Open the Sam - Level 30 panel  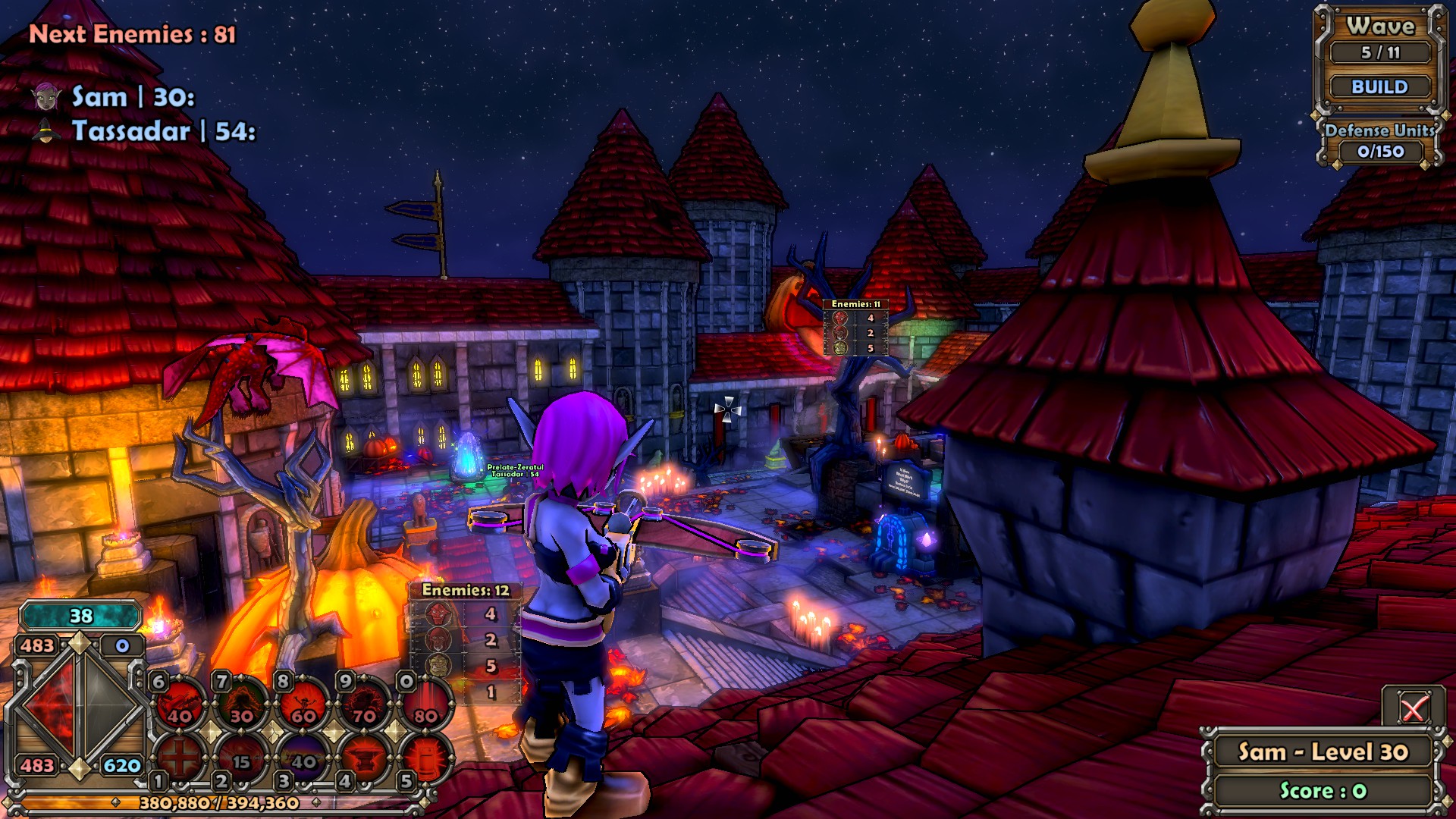tap(1323, 752)
